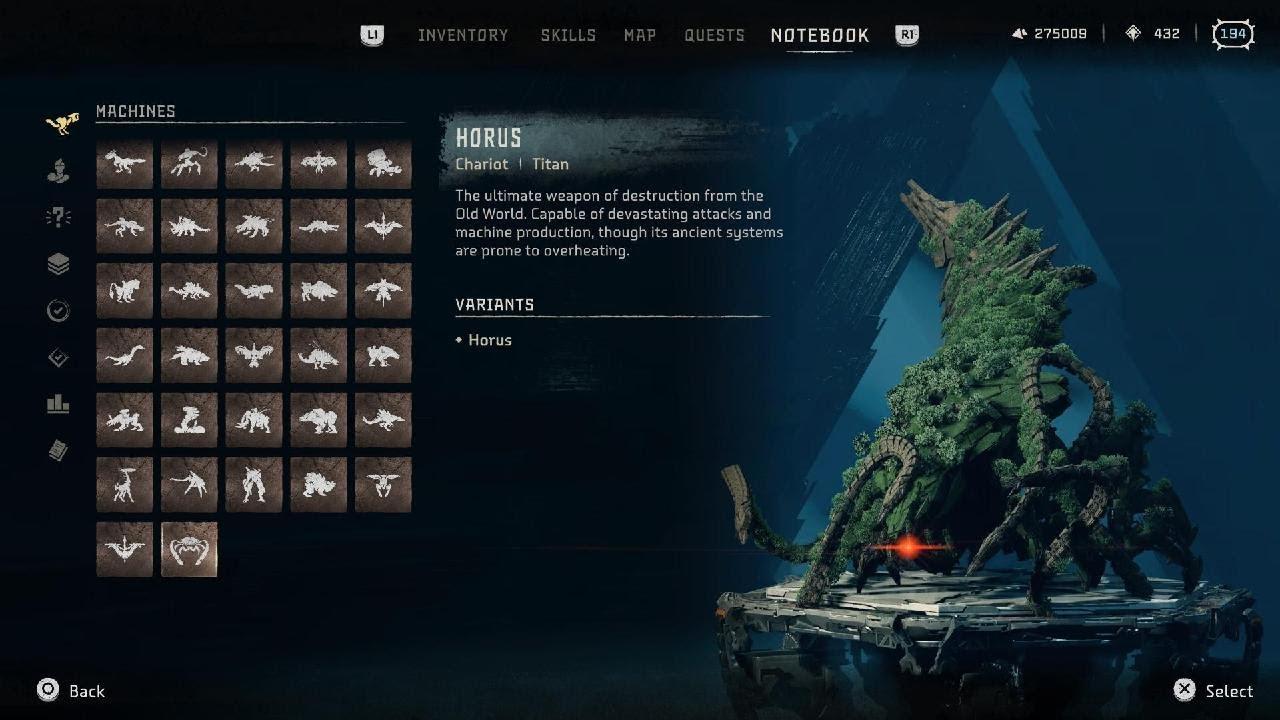Open the Characters category with person bust icon

59,171
